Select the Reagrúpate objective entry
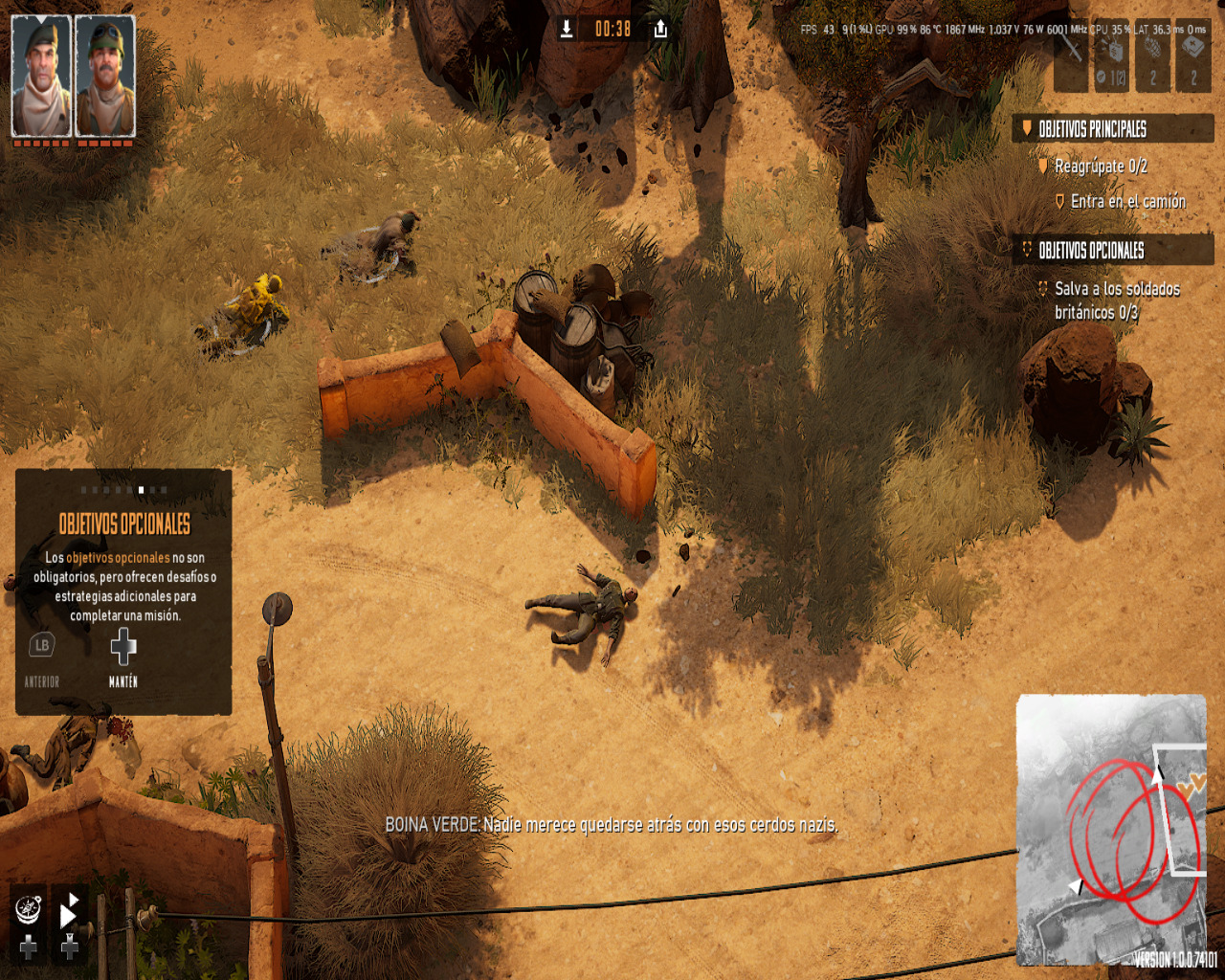 (x=1100, y=167)
